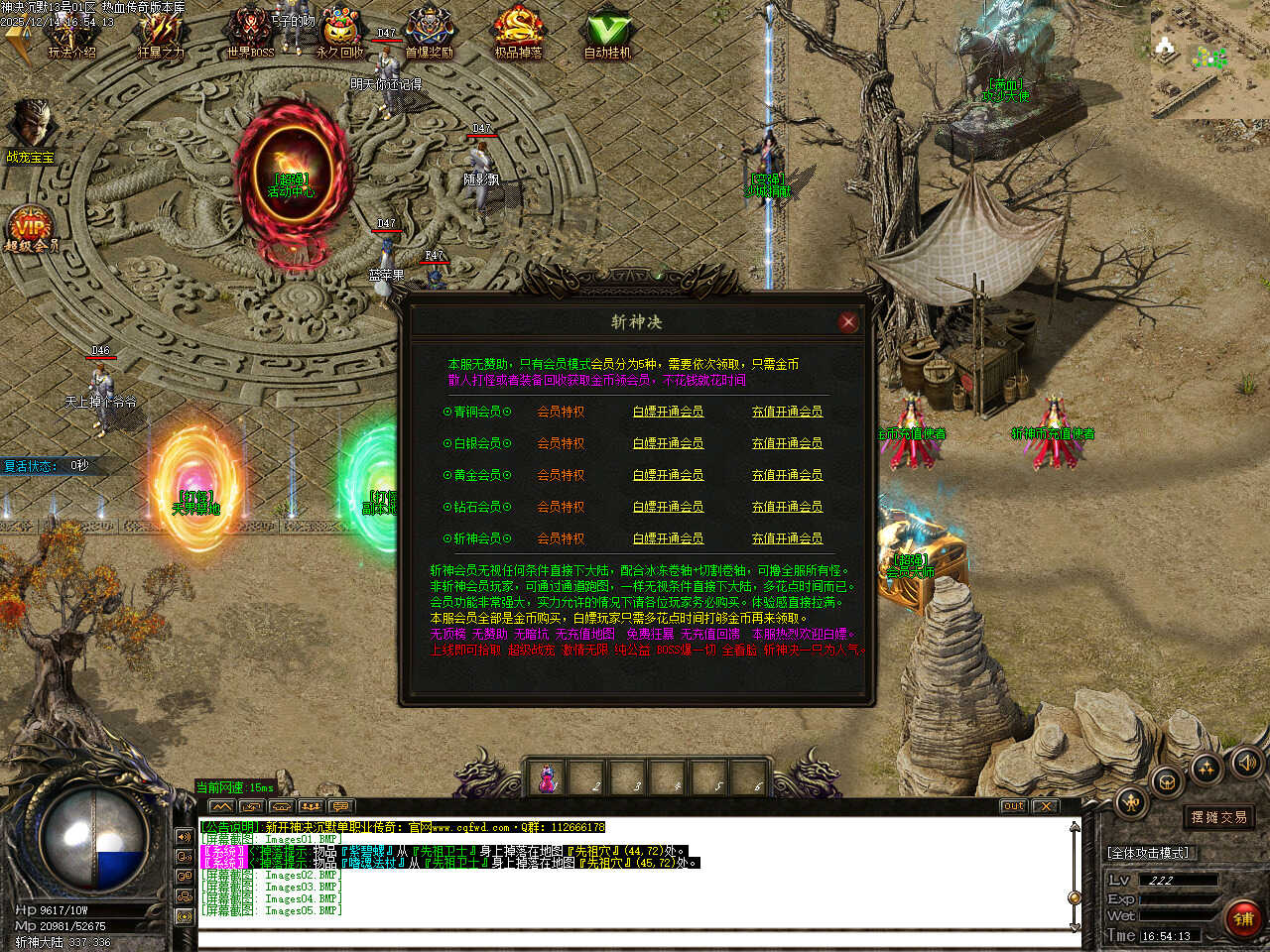
Task: Open the 极品掉落 icon
Action: (x=518, y=35)
